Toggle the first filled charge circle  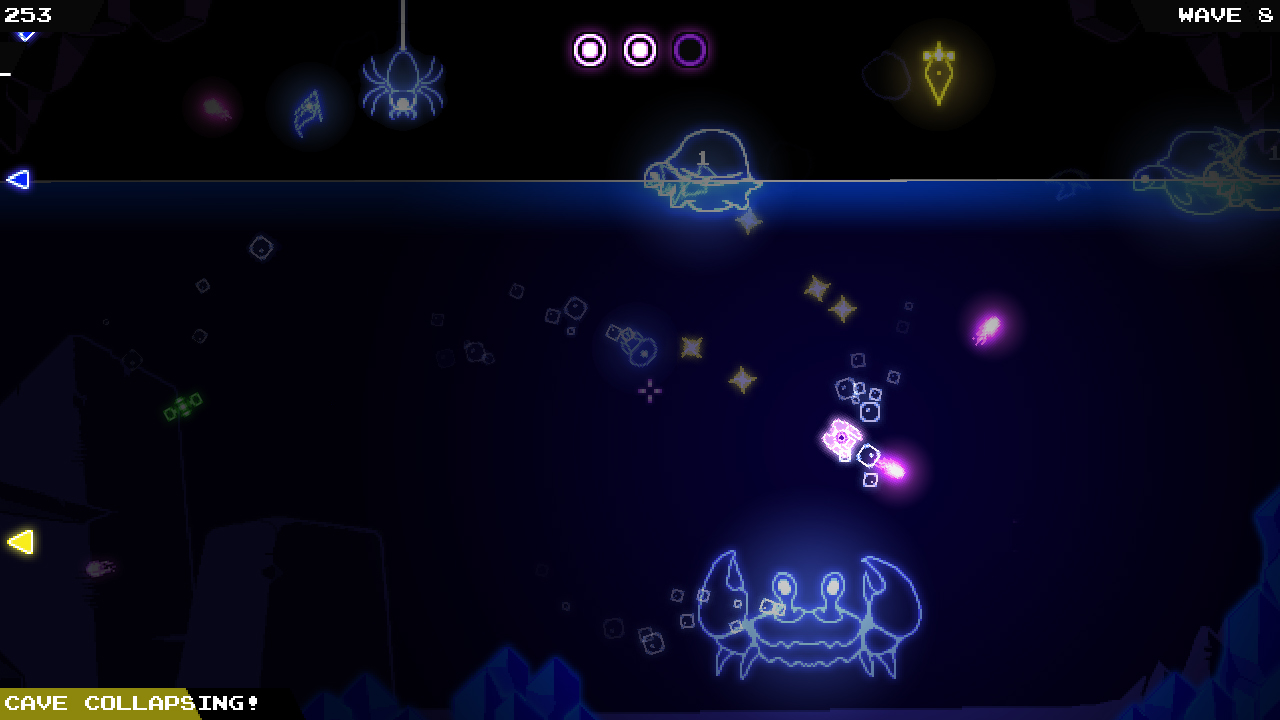(590, 48)
